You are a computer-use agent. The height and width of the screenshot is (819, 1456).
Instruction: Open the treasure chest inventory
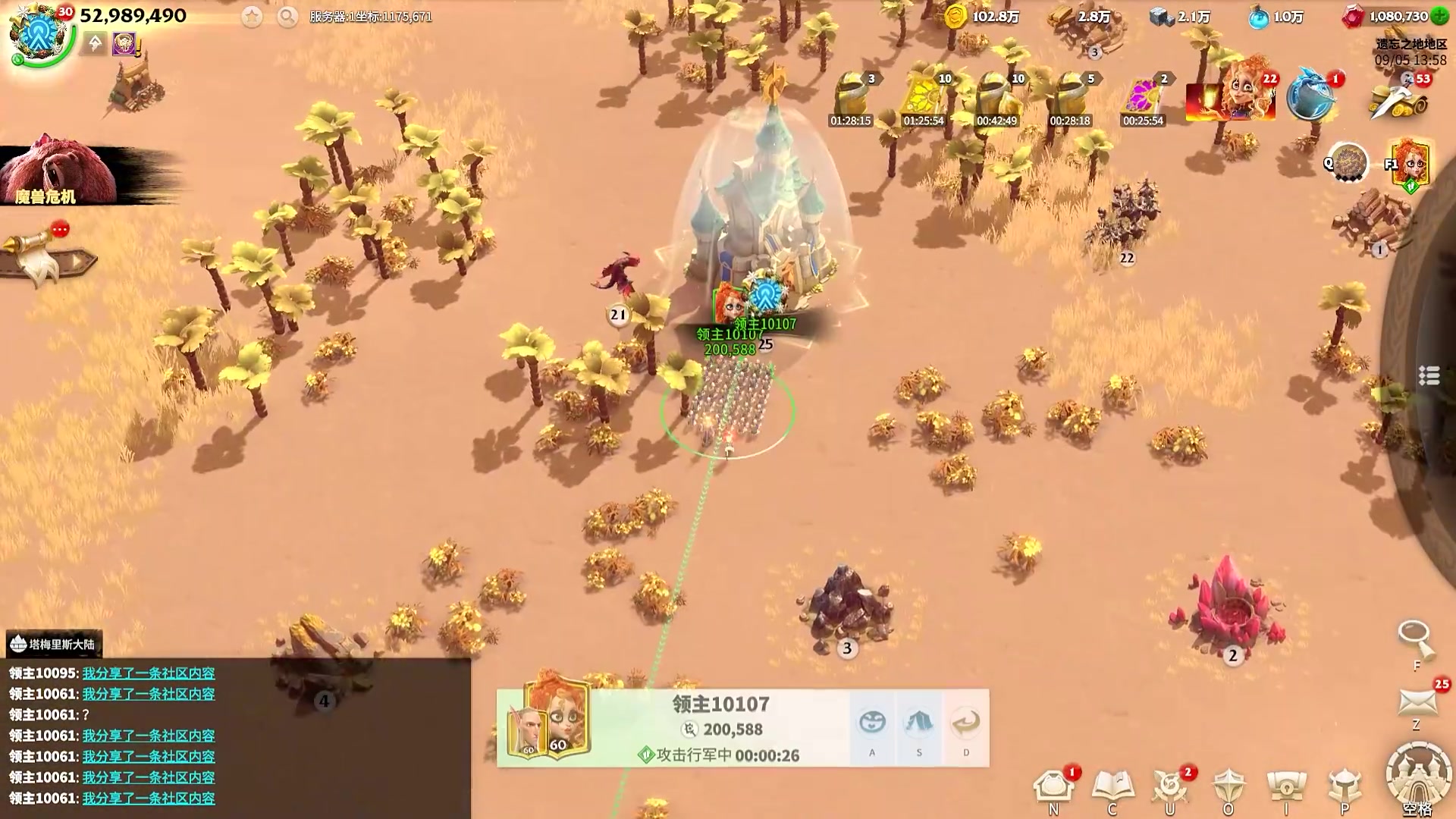[1286, 789]
